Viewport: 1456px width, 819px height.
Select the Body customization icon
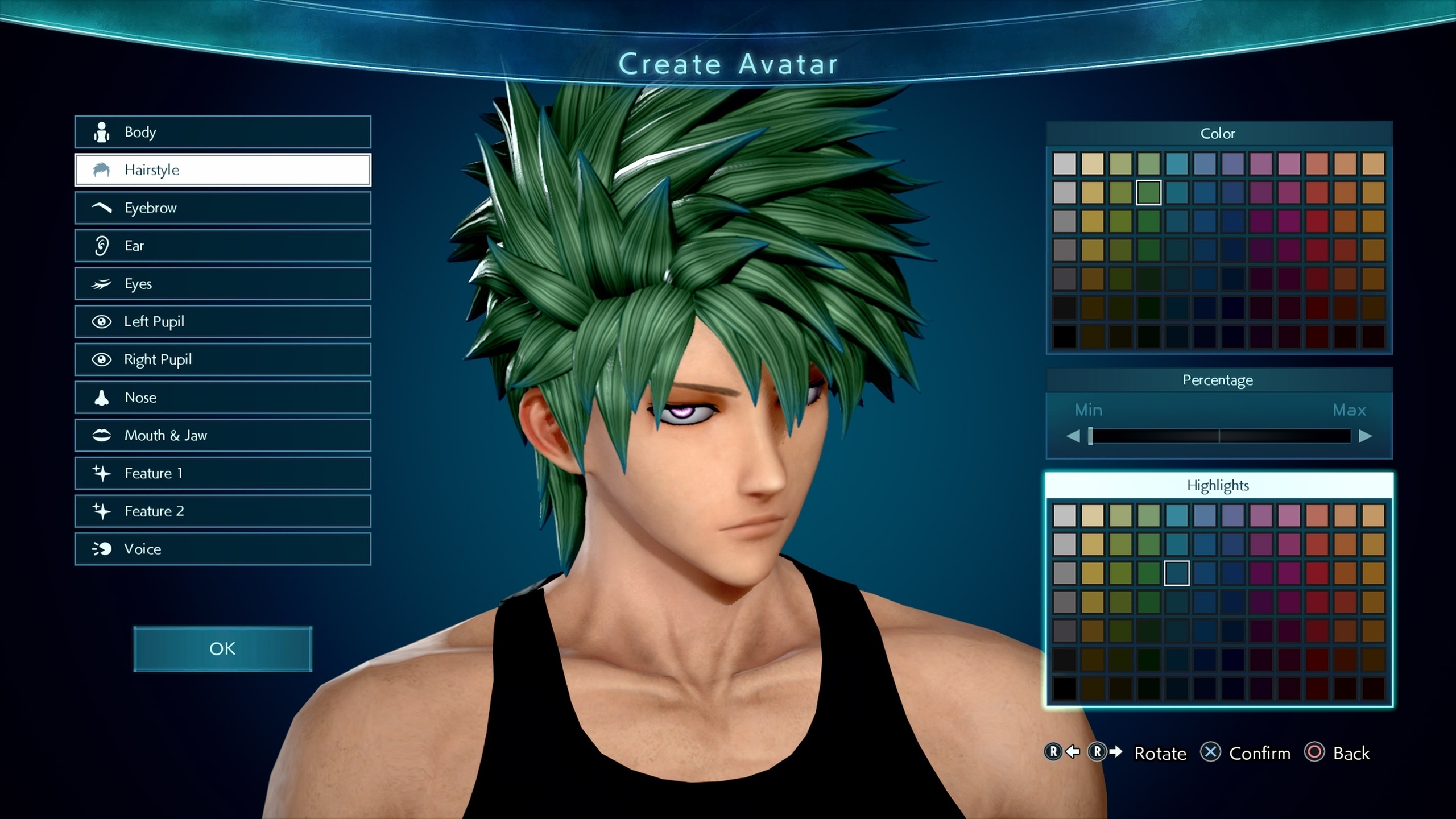pyautogui.click(x=101, y=132)
